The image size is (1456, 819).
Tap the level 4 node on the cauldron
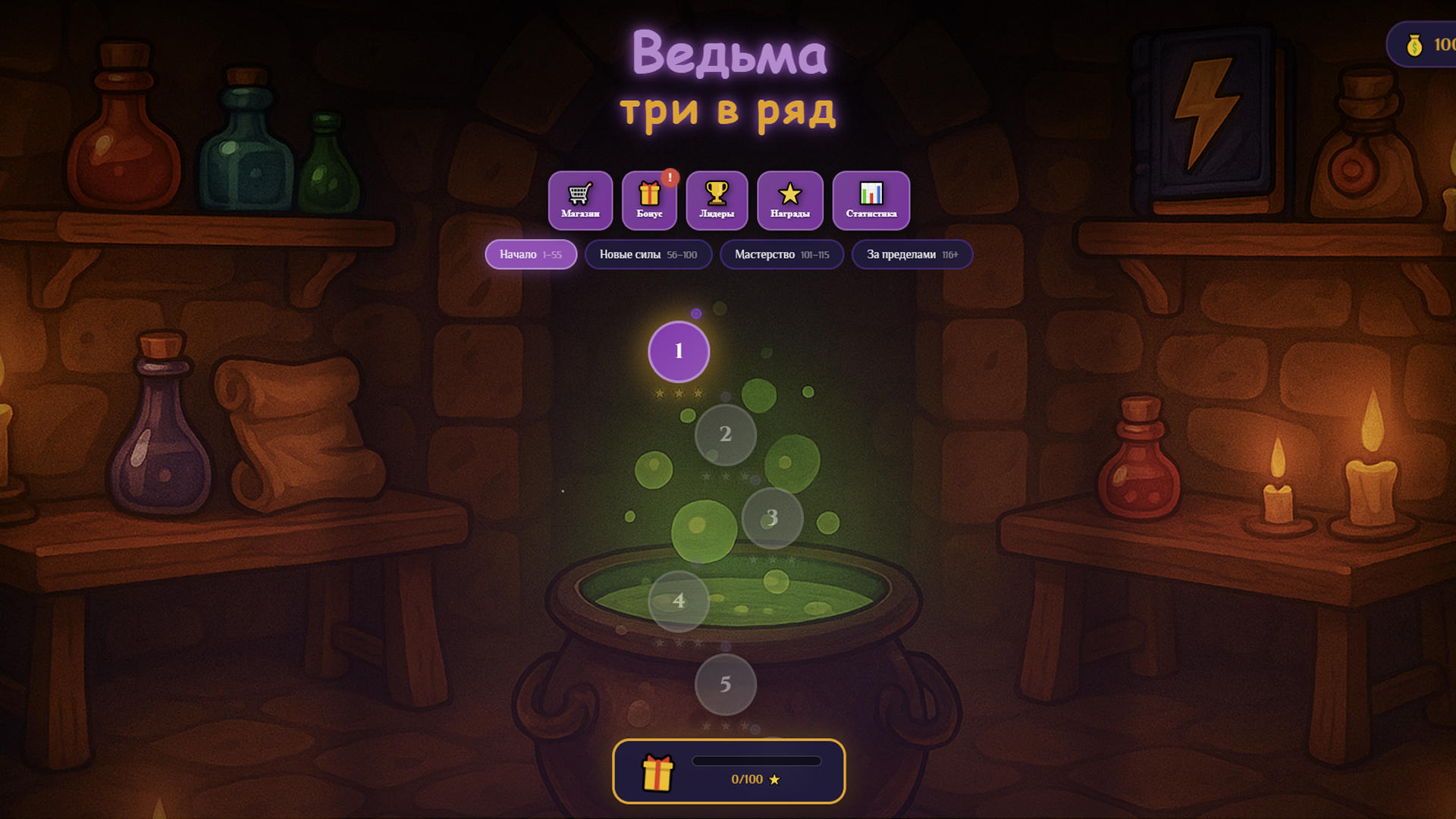[x=678, y=601]
